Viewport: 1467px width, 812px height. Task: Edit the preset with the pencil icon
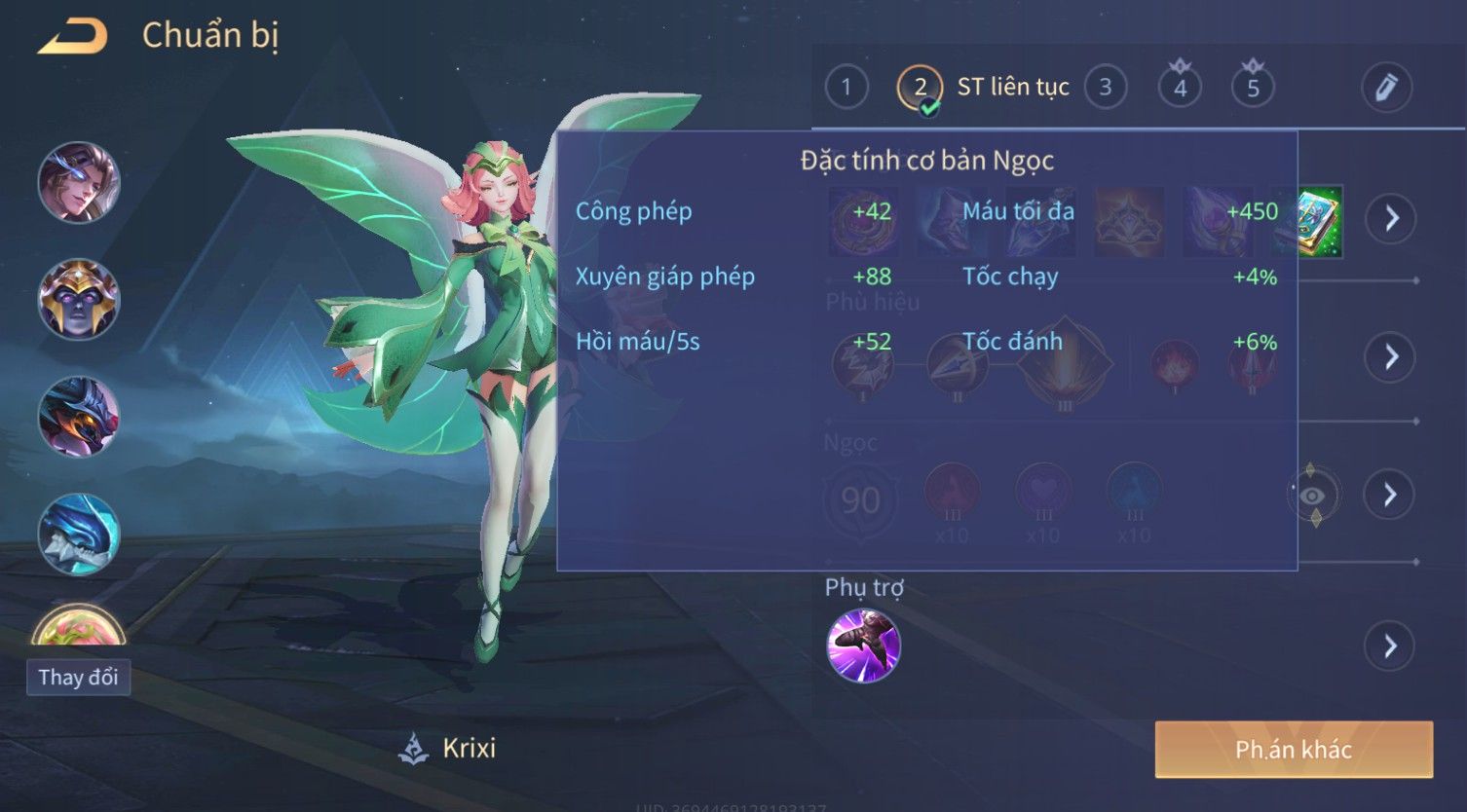click(x=1386, y=88)
